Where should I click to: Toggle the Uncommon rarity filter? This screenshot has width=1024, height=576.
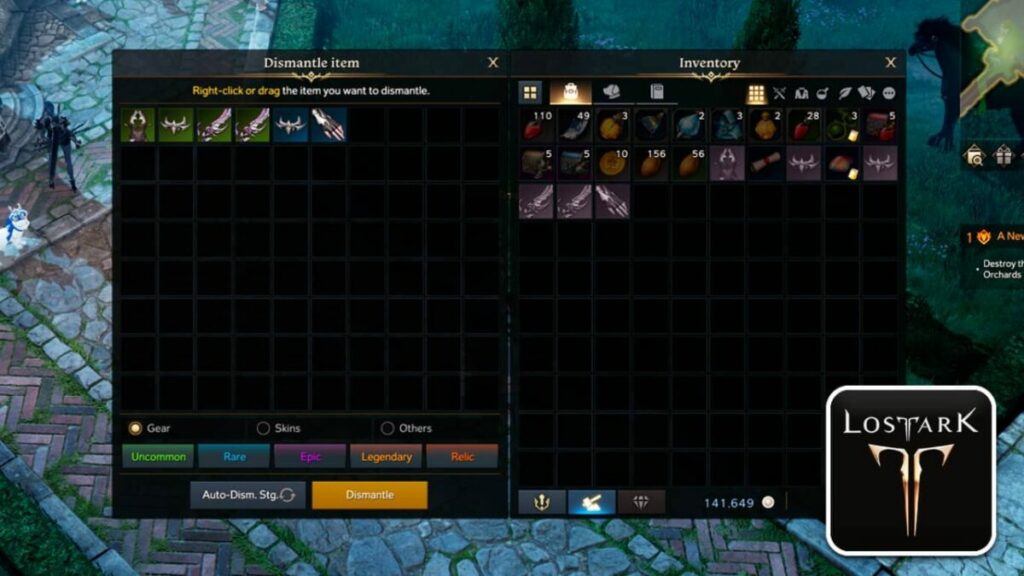[157, 457]
